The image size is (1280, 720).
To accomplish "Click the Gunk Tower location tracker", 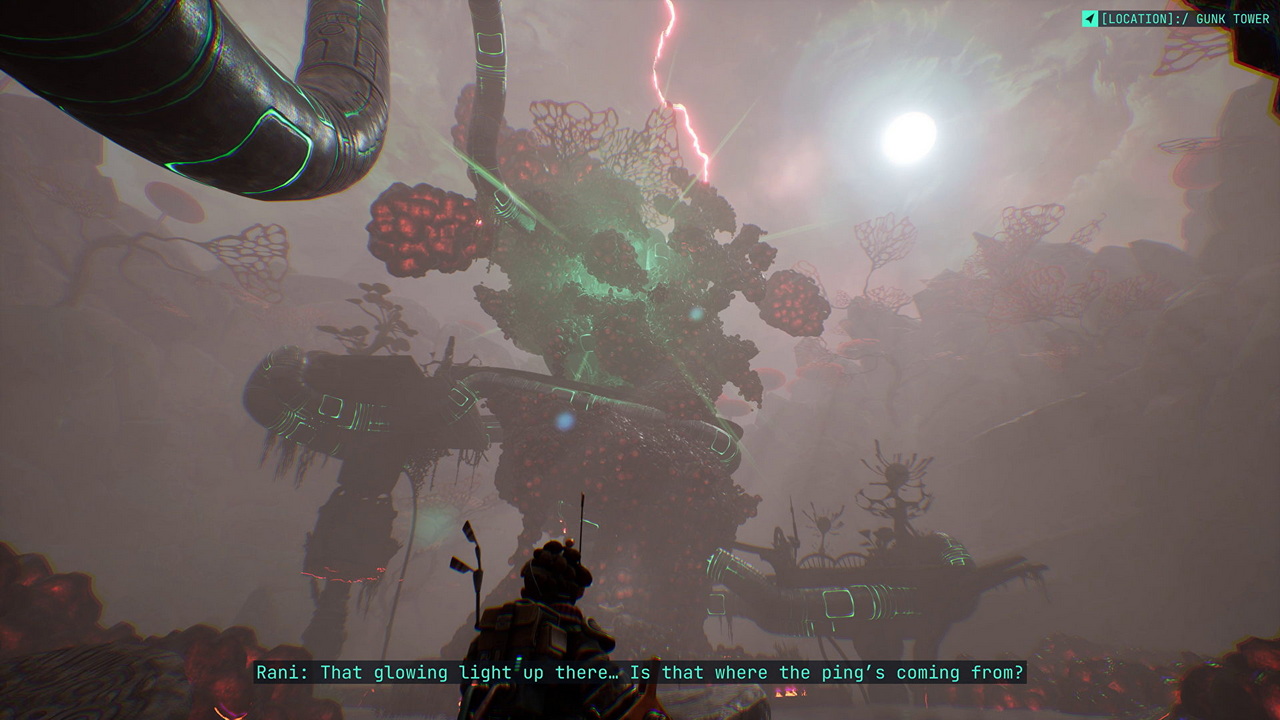I will (1176, 19).
